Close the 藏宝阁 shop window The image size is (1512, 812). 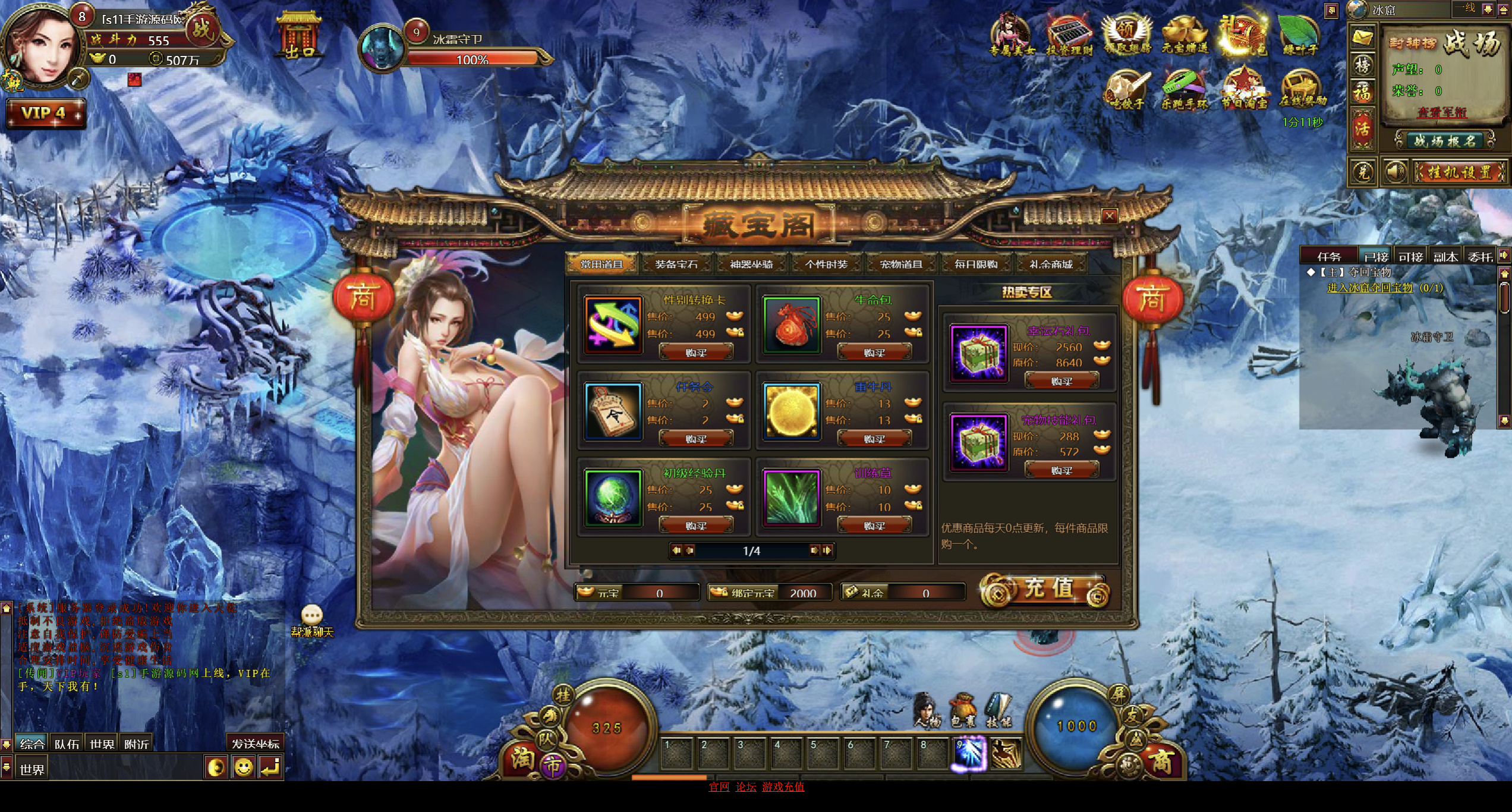[1109, 216]
